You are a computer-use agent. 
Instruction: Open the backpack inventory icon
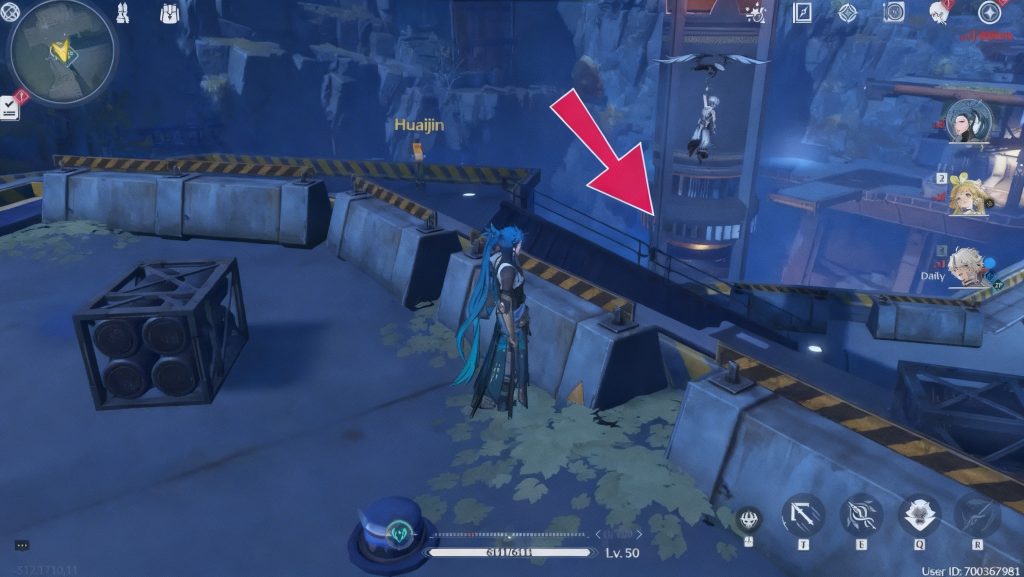pos(170,13)
